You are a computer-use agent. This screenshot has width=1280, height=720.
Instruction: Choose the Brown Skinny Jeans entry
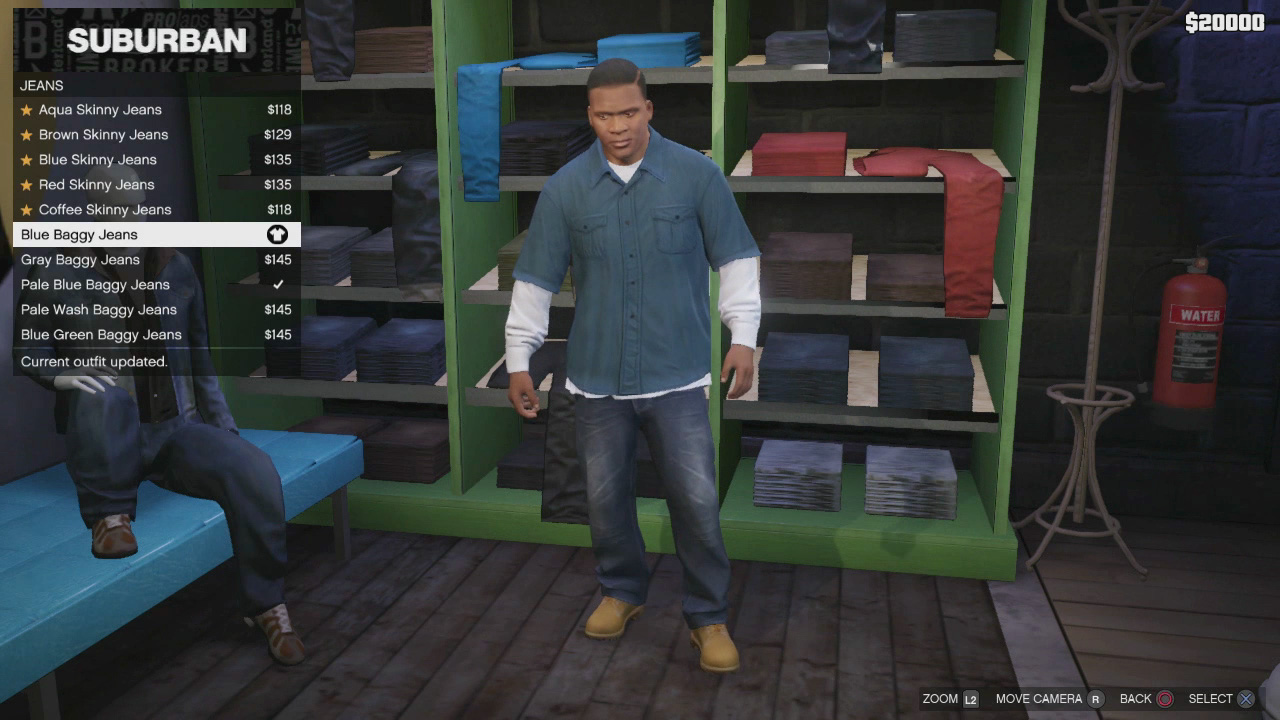point(103,135)
